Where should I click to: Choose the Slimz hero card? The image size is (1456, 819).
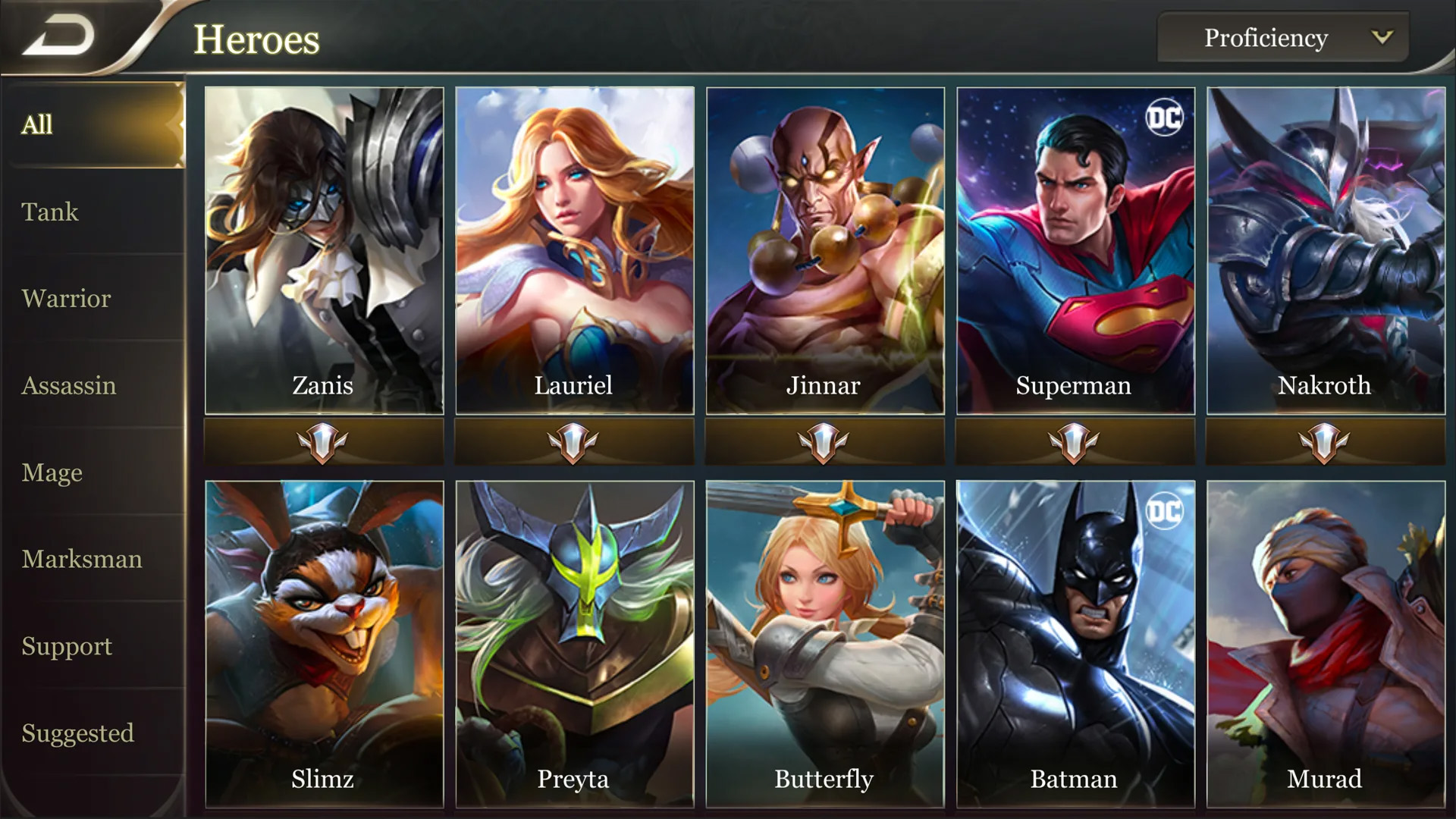[x=324, y=645]
